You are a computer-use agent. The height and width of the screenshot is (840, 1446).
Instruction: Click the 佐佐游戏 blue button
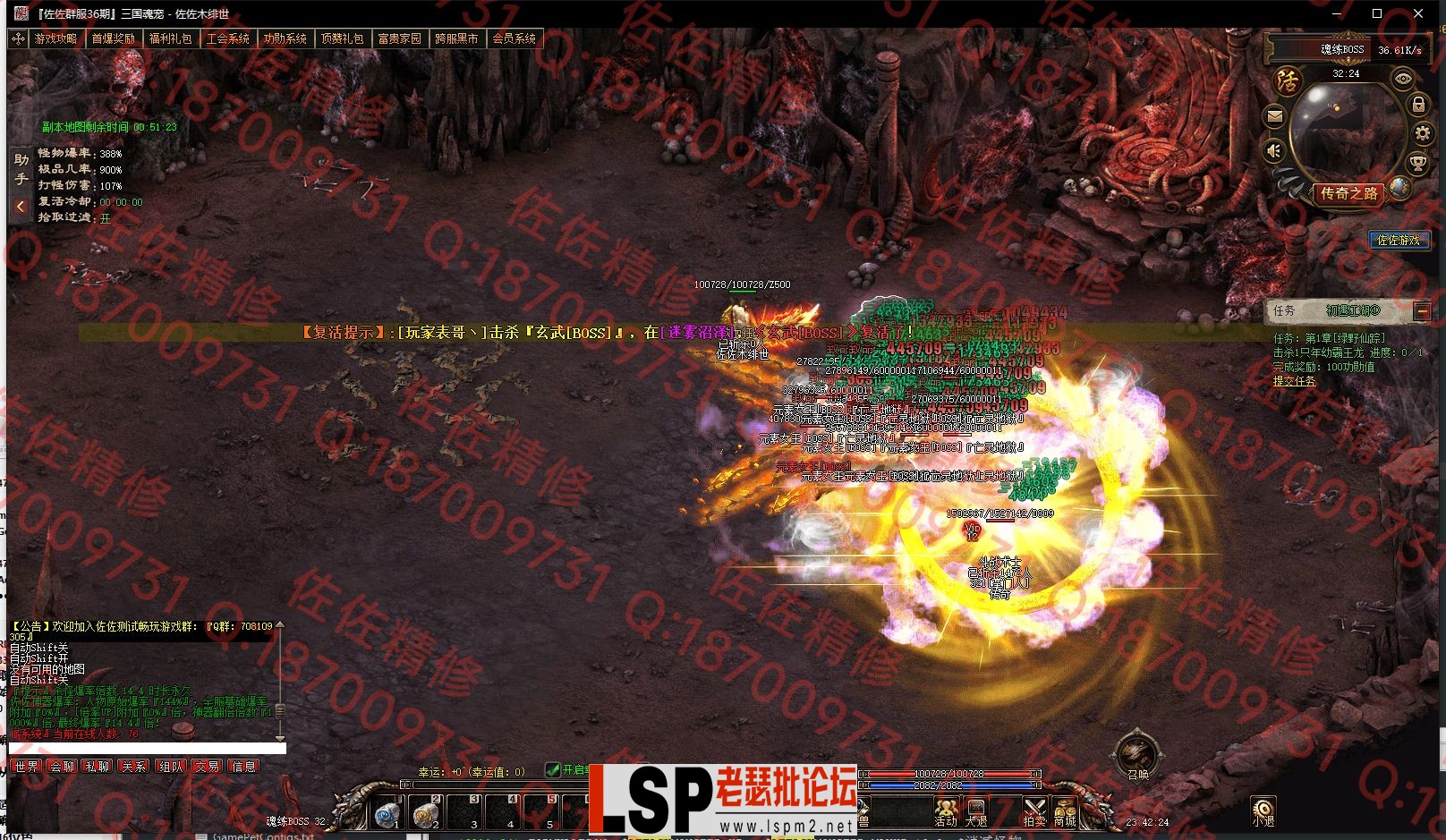(1398, 240)
